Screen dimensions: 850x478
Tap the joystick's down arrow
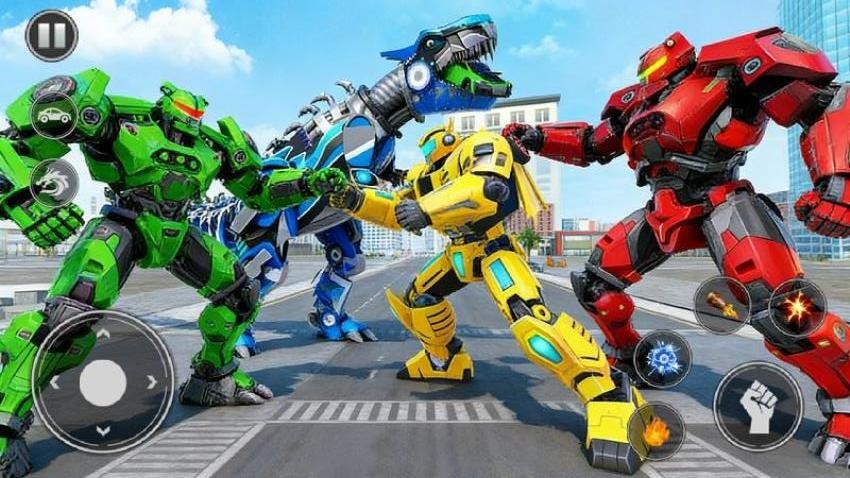[x=103, y=431]
